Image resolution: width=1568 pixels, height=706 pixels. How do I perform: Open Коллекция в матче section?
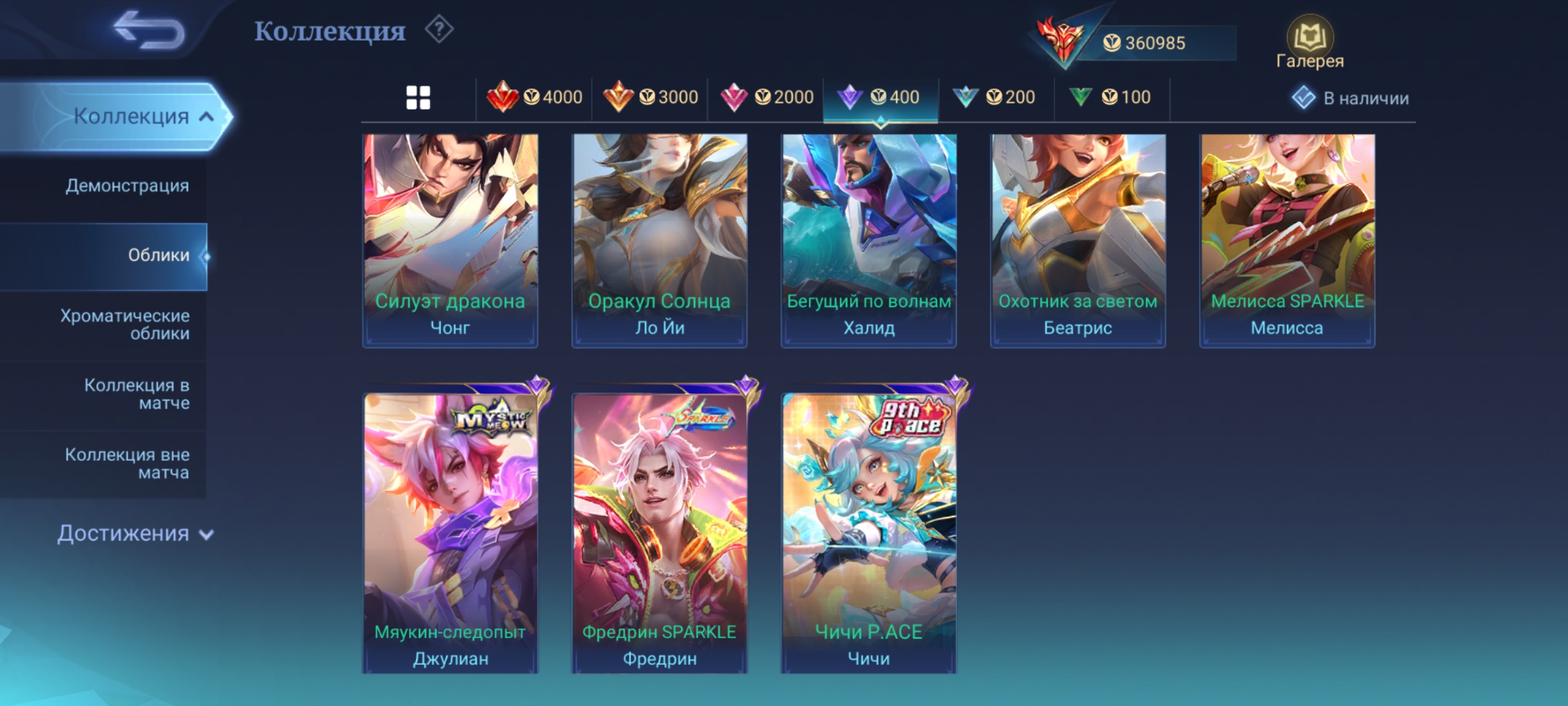point(137,394)
